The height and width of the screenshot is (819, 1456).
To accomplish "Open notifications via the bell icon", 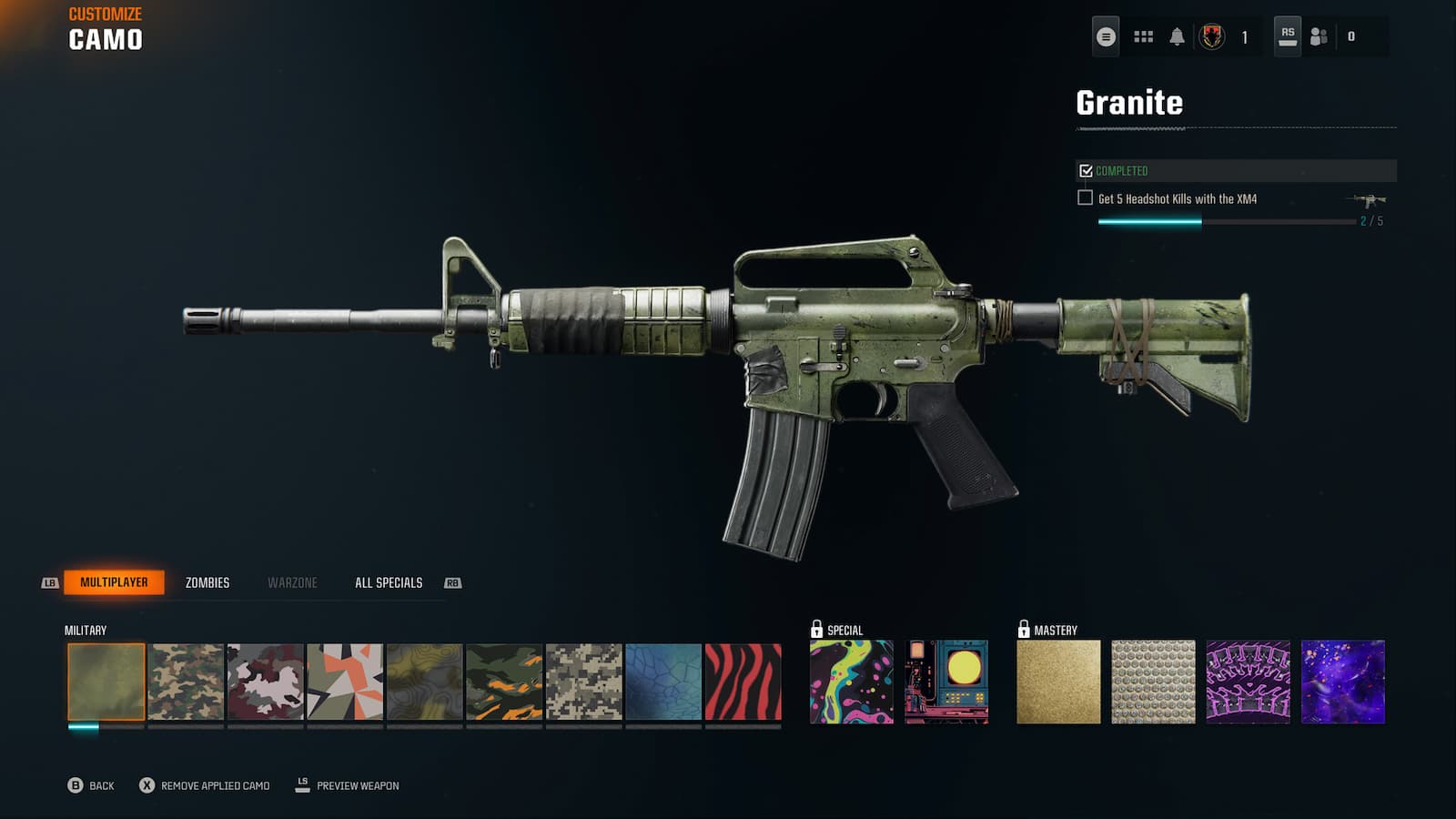I will [x=1178, y=37].
